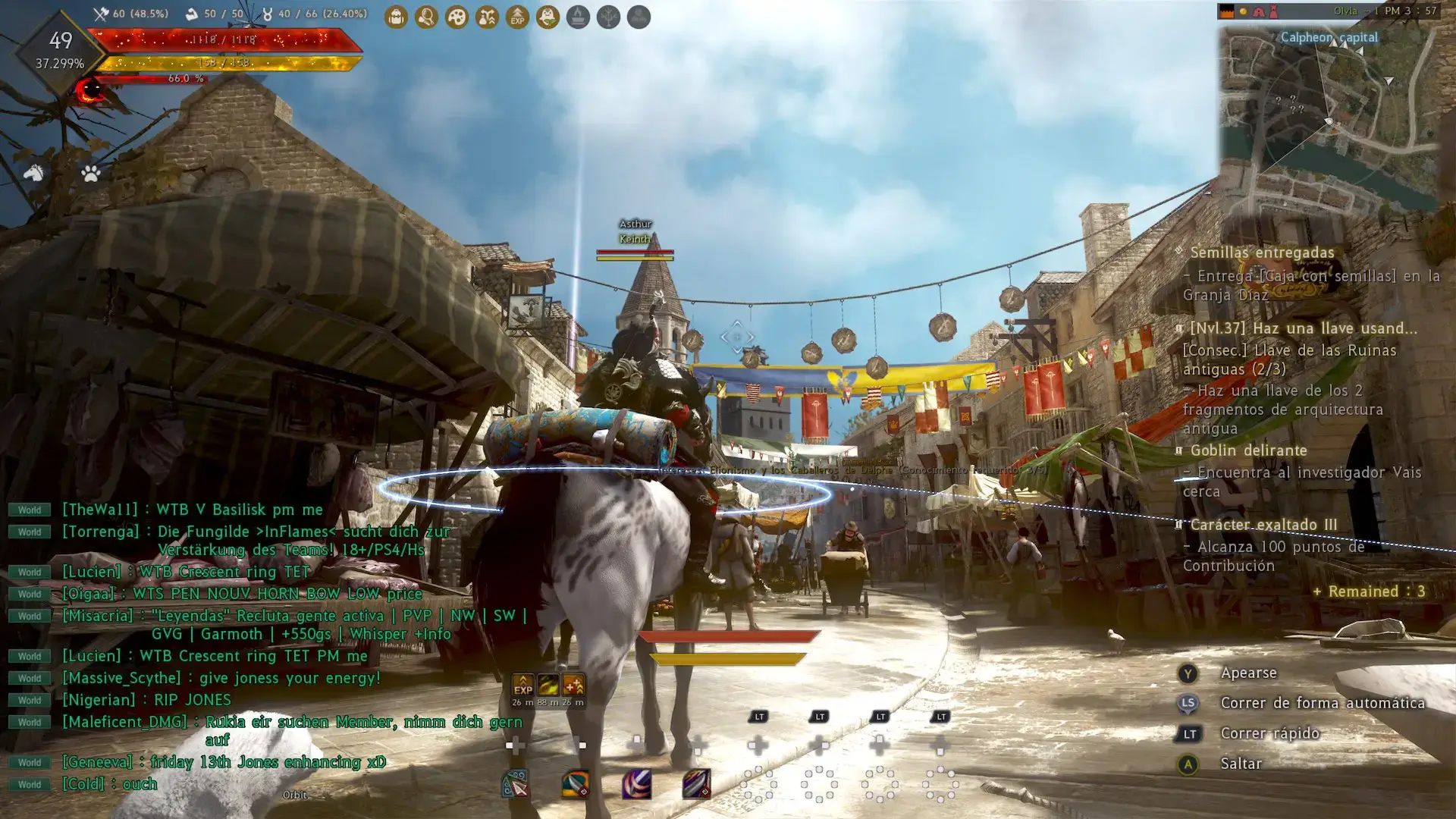Use the purple sword slash skill
The image size is (1456, 819).
(x=636, y=784)
